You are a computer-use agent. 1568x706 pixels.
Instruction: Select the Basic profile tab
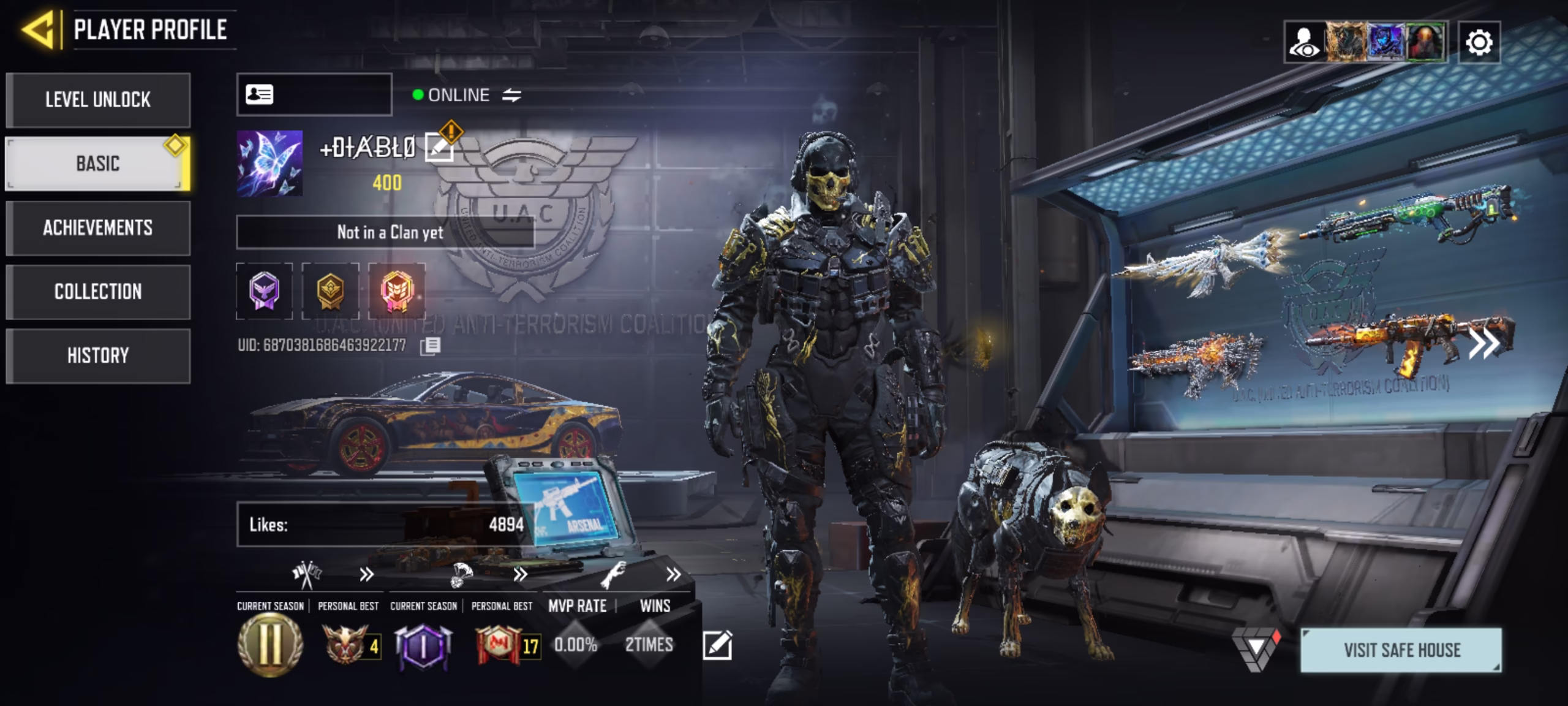[x=98, y=164]
